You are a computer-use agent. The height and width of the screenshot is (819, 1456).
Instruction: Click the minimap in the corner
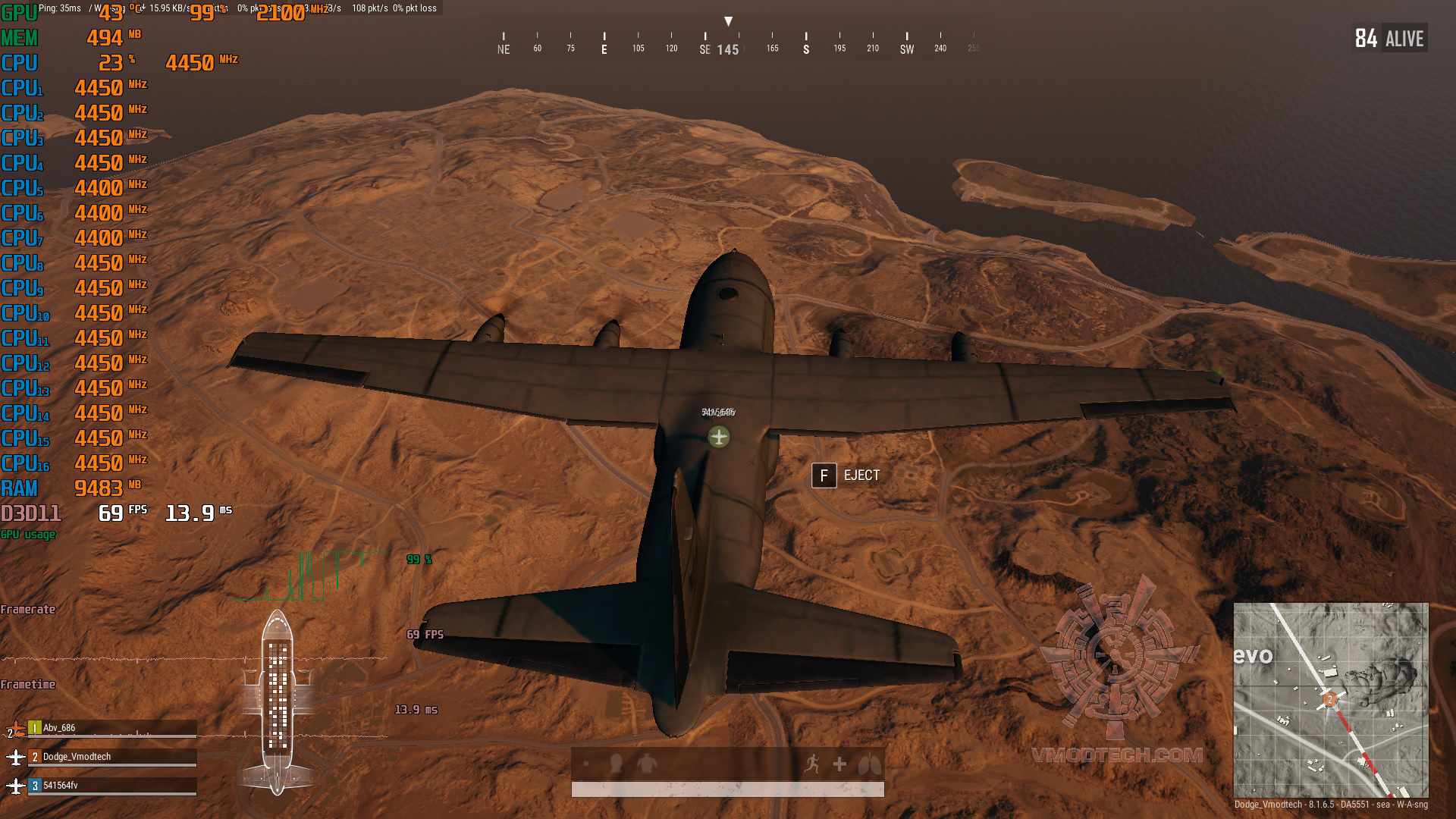(1330, 699)
